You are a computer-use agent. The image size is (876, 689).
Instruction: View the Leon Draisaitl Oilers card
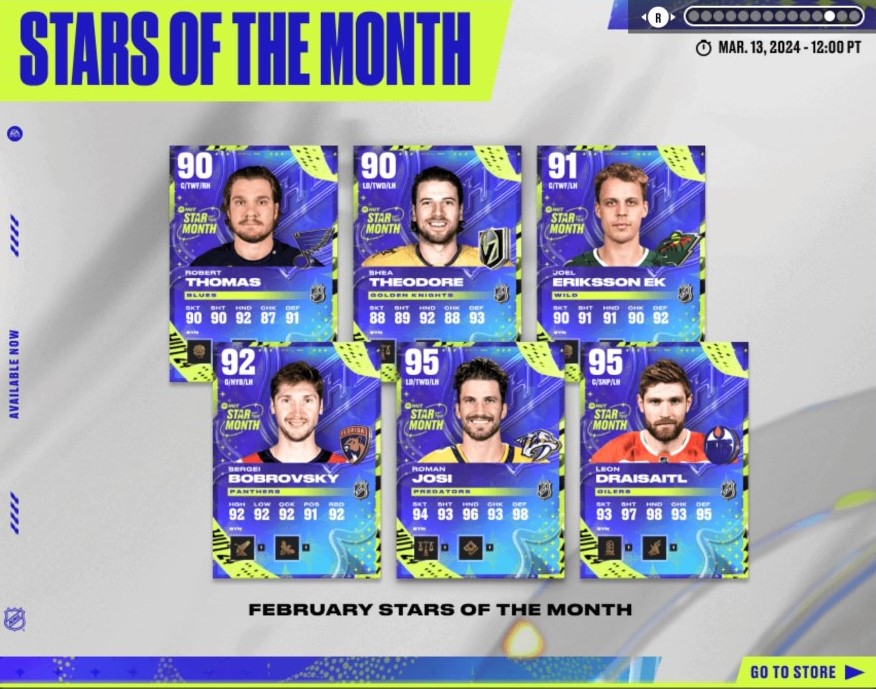[x=664, y=462]
